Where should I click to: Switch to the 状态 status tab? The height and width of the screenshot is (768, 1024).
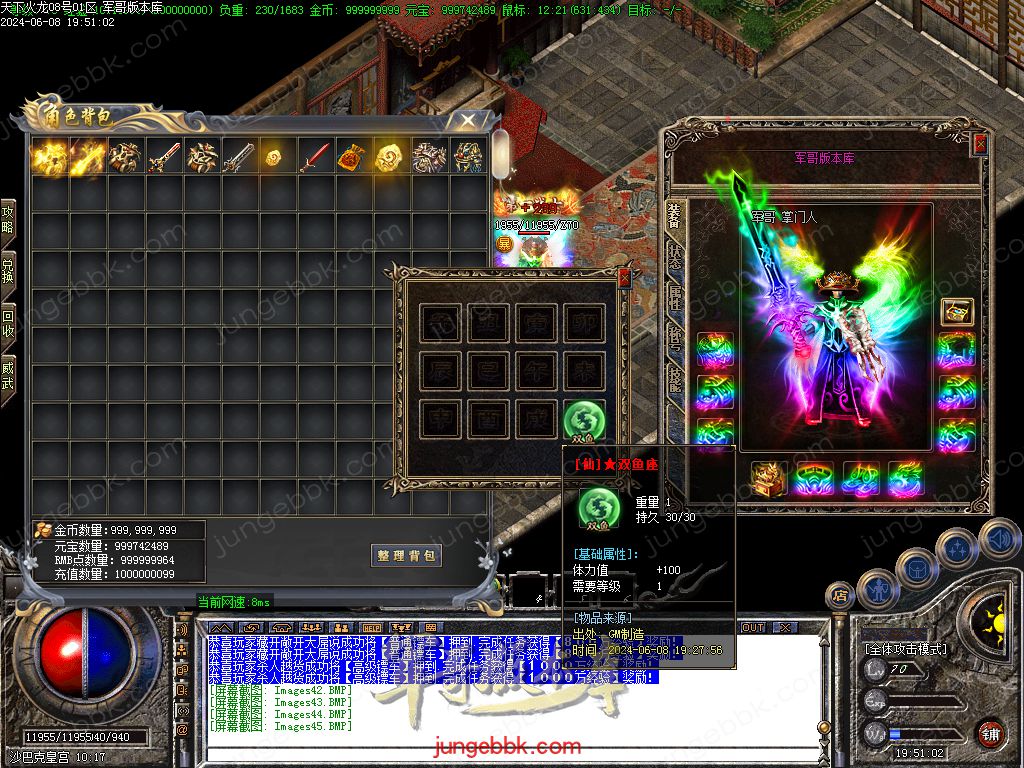pyautogui.click(x=675, y=256)
